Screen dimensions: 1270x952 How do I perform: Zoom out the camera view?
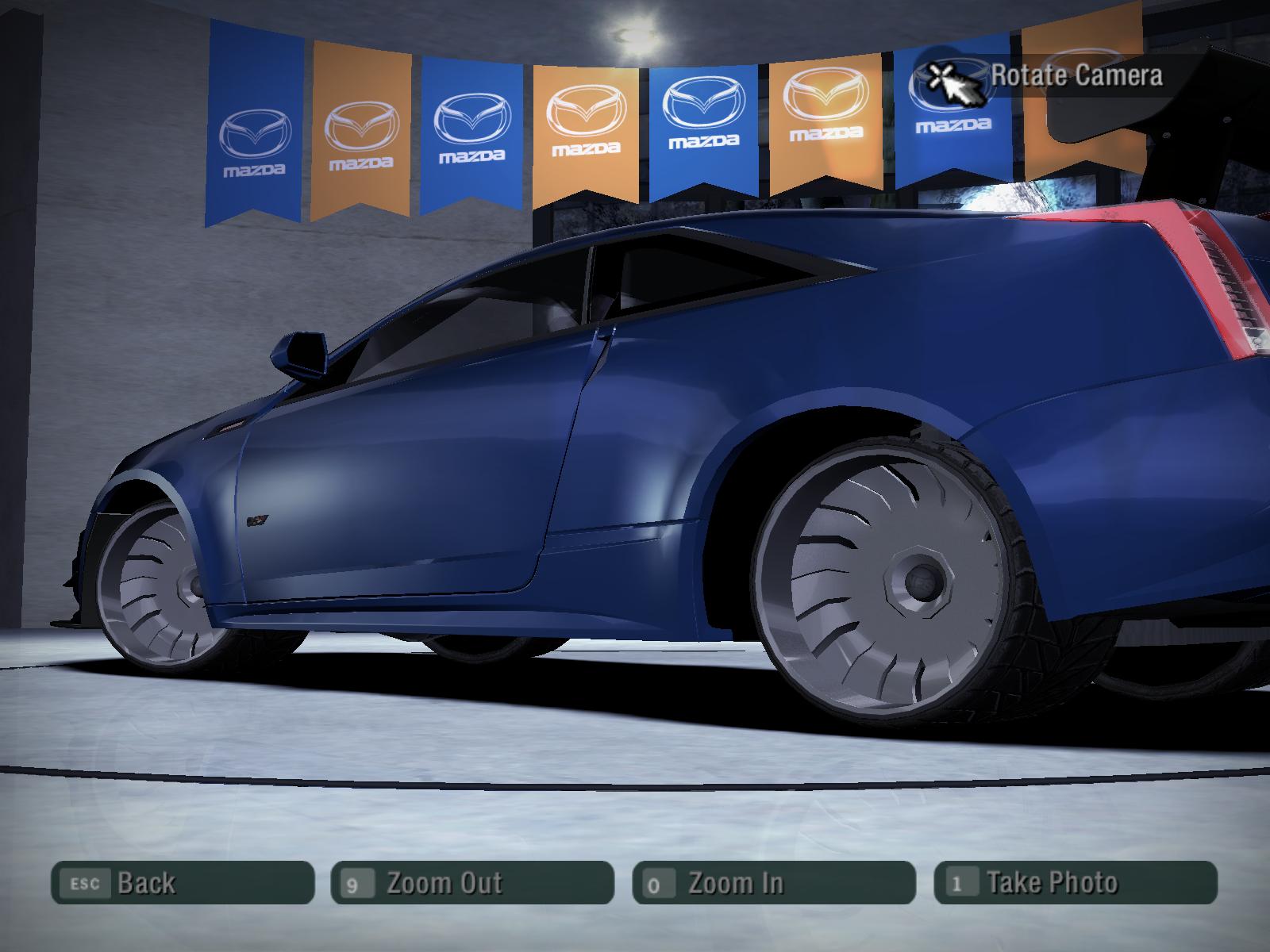pyautogui.click(x=472, y=882)
